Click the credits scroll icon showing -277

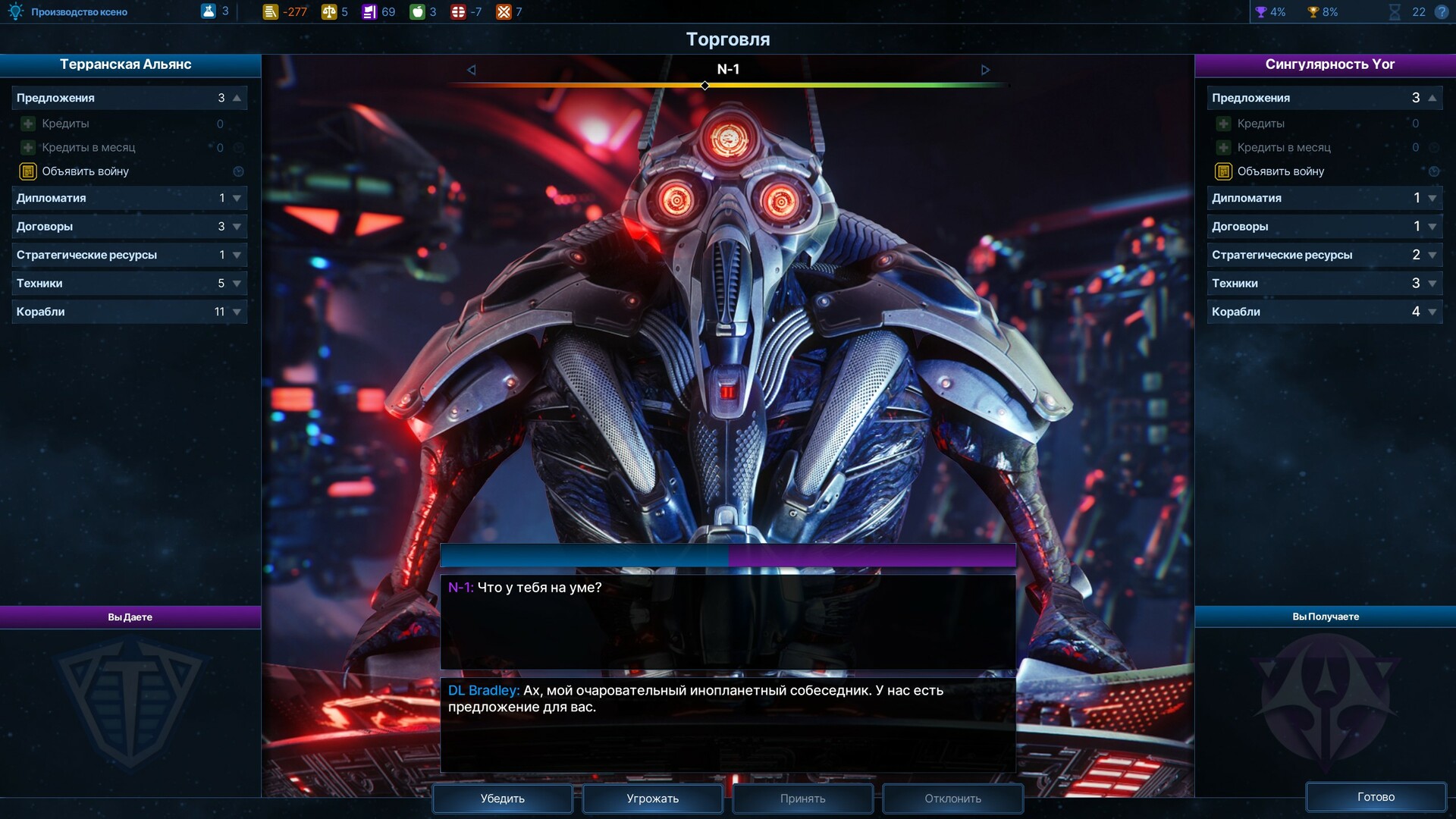coord(271,11)
